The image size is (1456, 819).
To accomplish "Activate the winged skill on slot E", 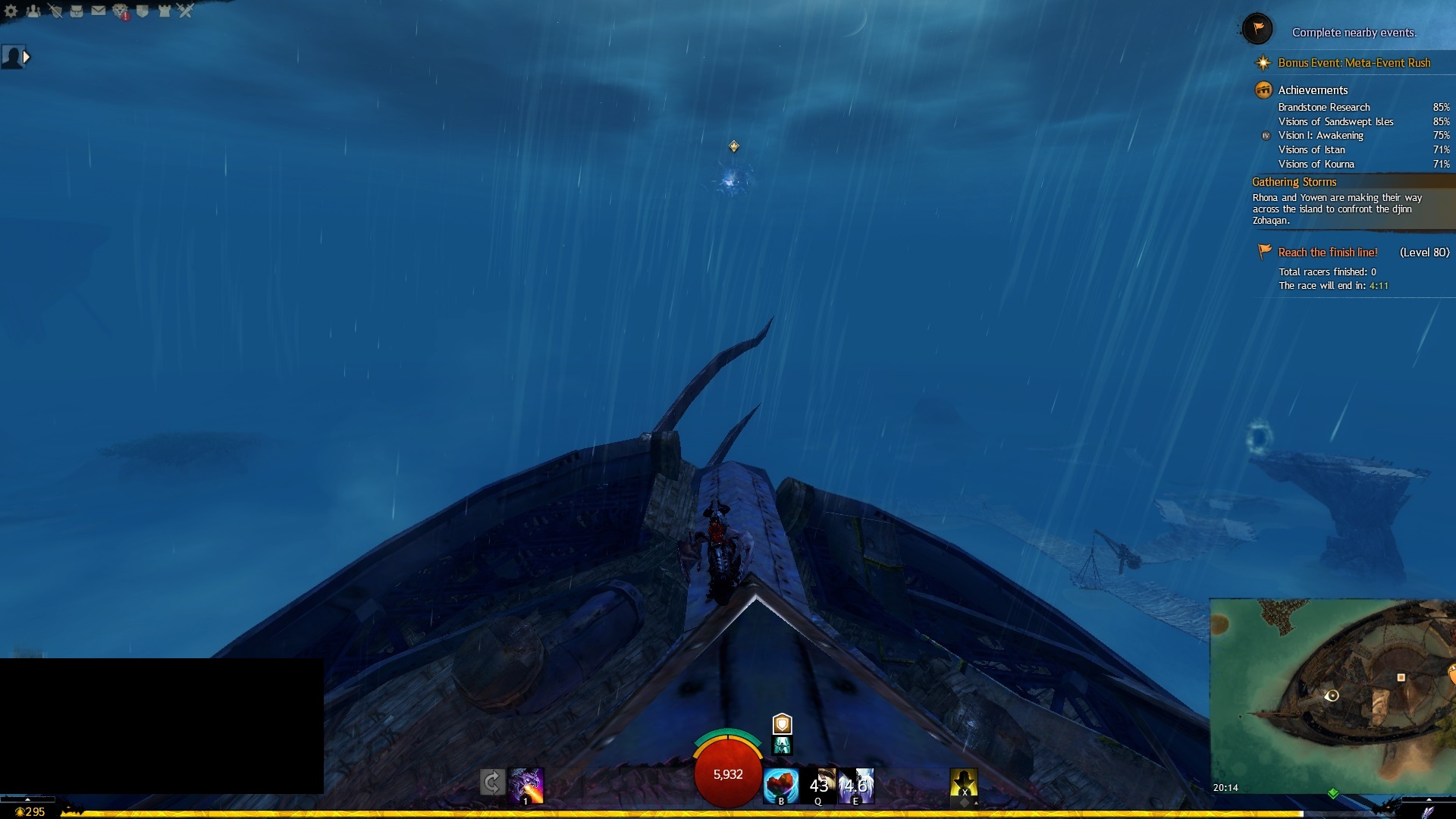I will tap(856, 785).
